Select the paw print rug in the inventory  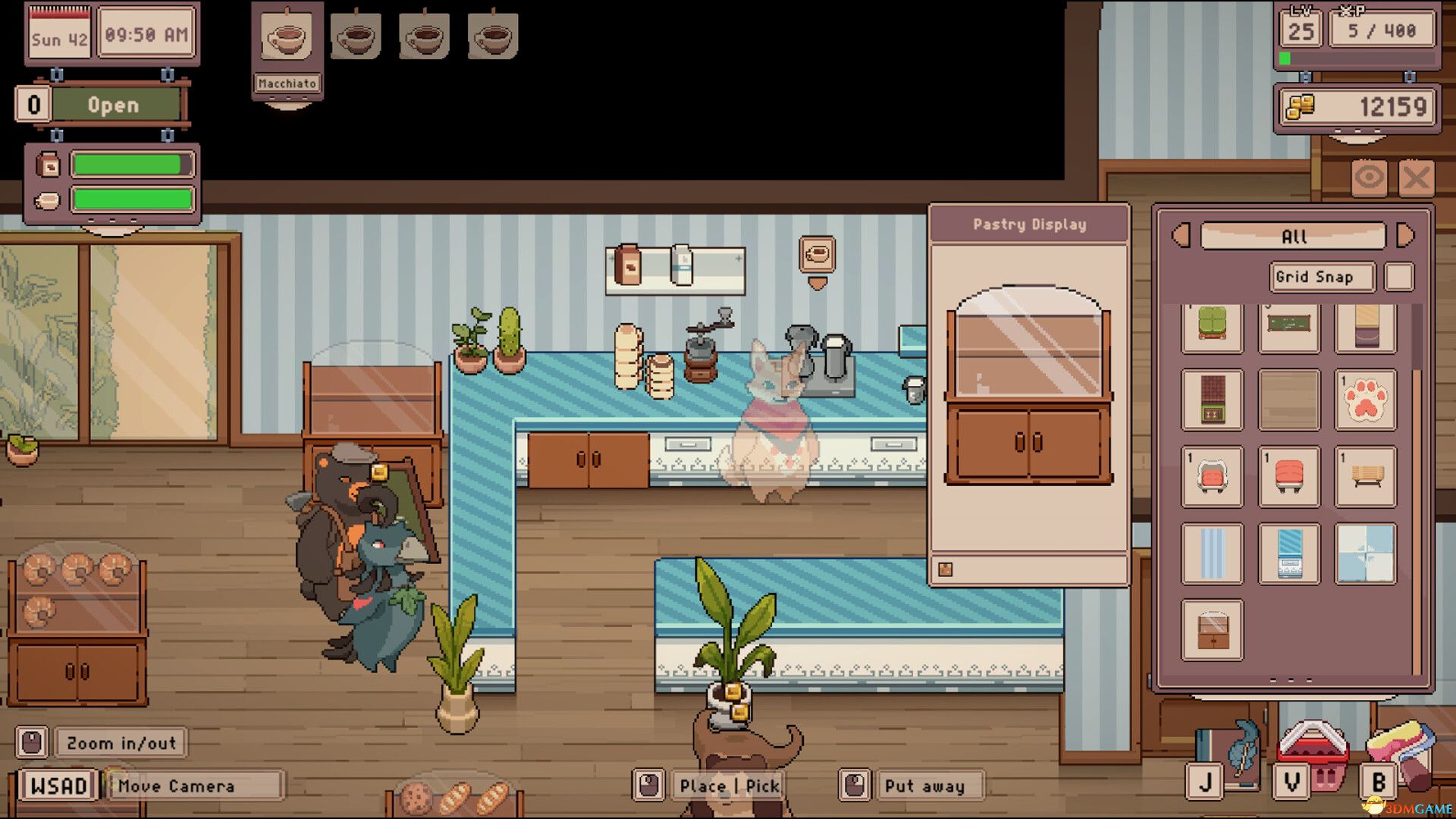(x=1365, y=400)
